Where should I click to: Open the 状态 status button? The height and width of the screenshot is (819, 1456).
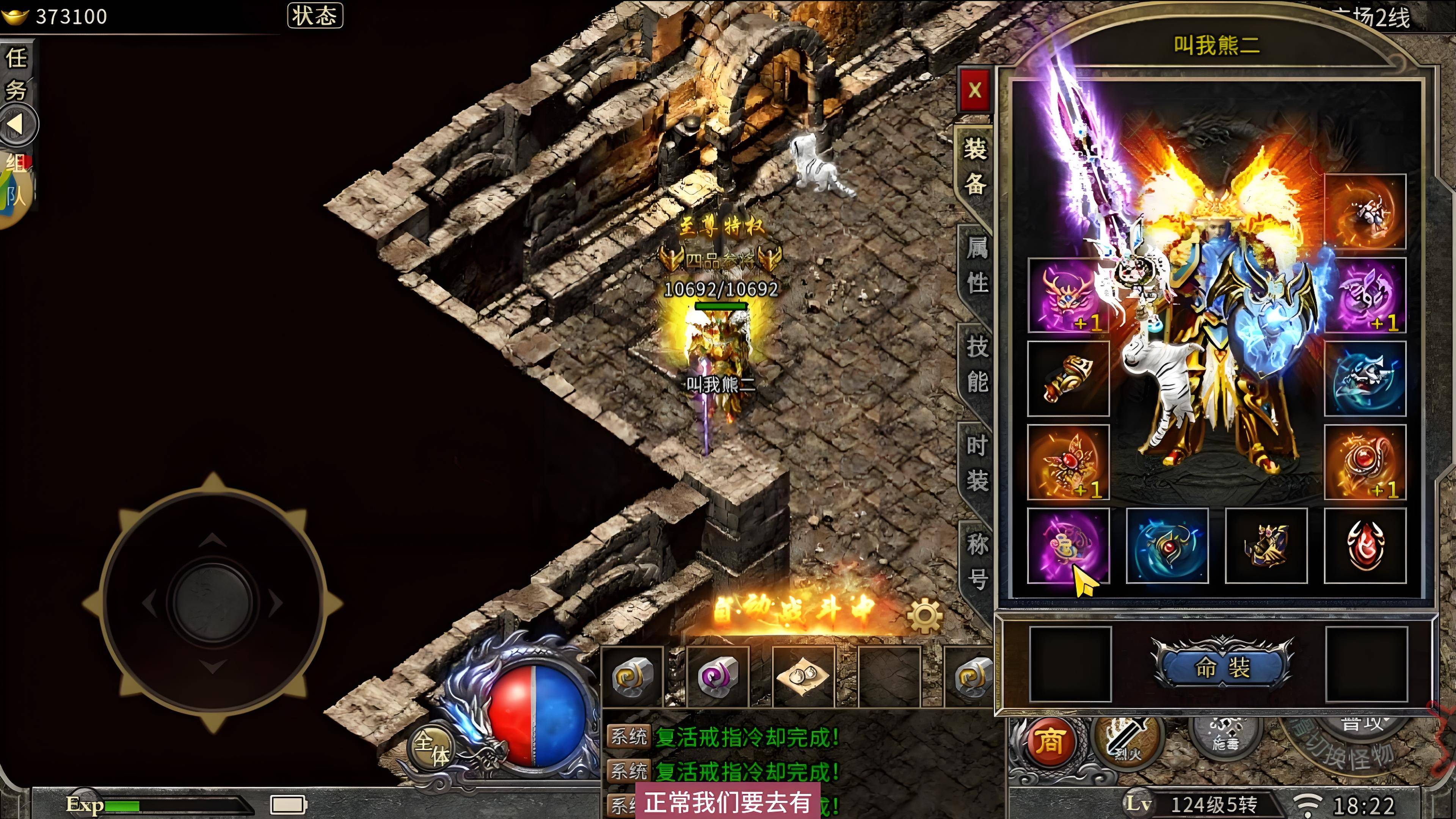pyautogui.click(x=315, y=15)
